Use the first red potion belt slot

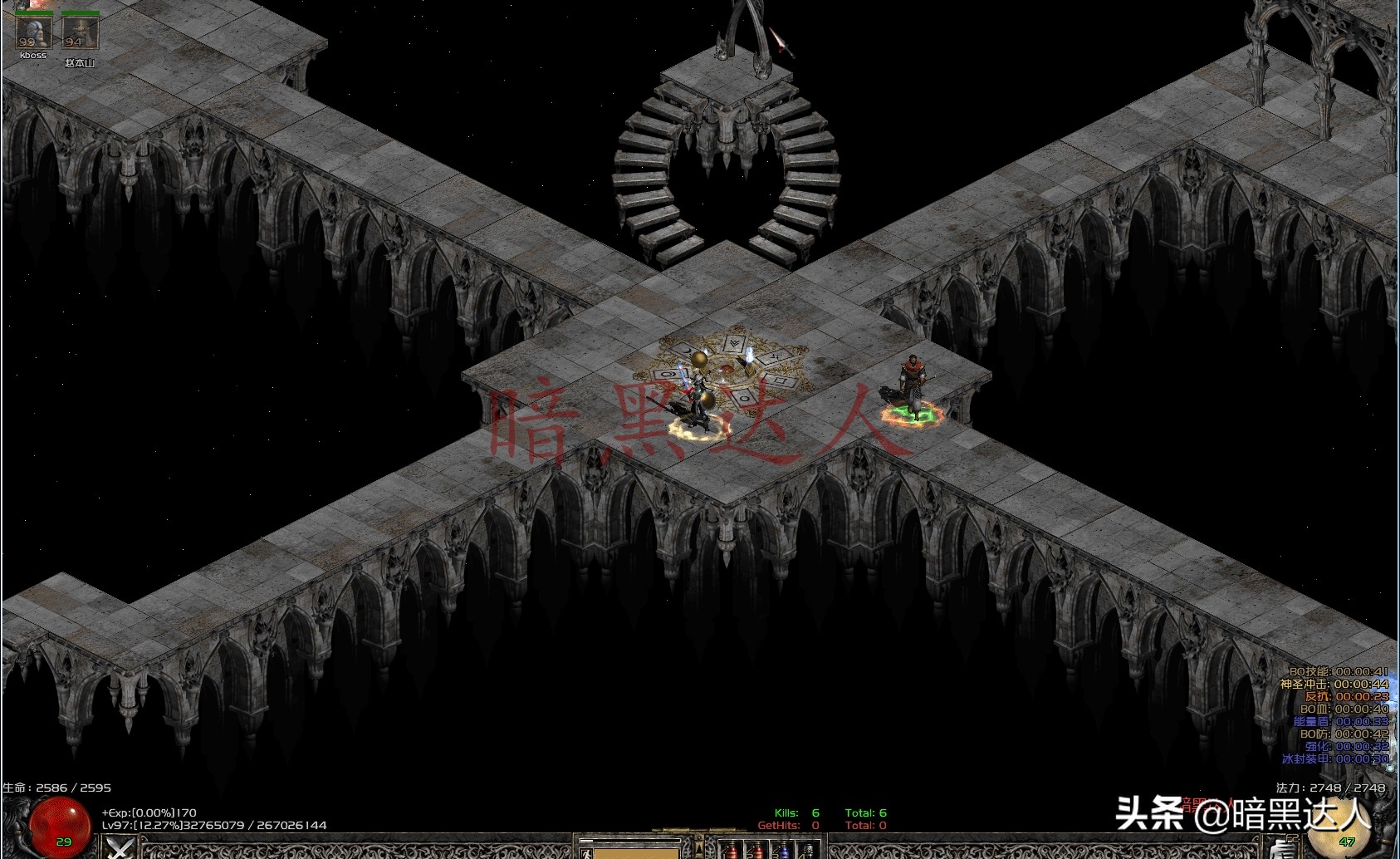[730, 851]
